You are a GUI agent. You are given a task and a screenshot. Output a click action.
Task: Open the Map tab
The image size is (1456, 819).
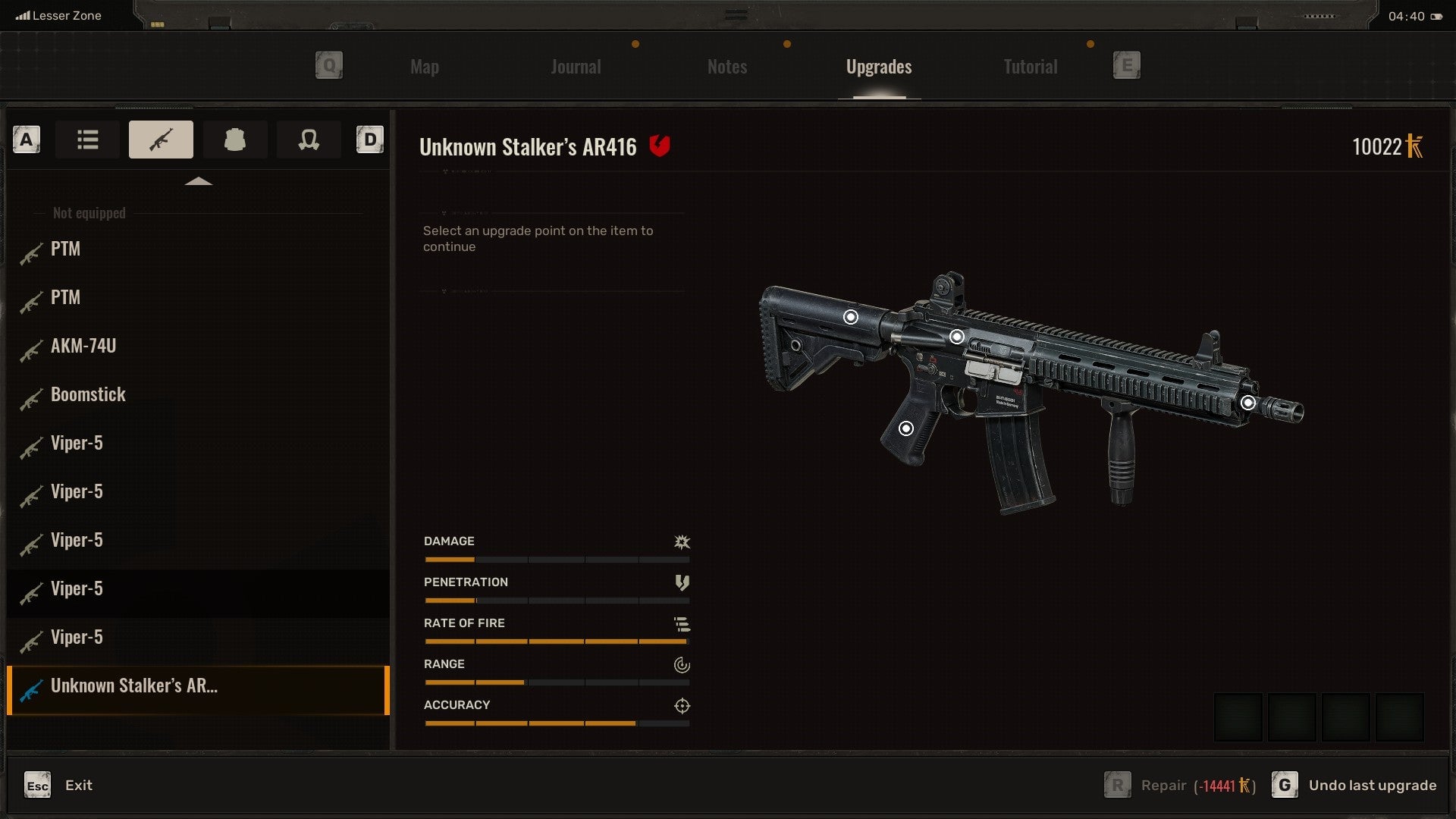(424, 67)
